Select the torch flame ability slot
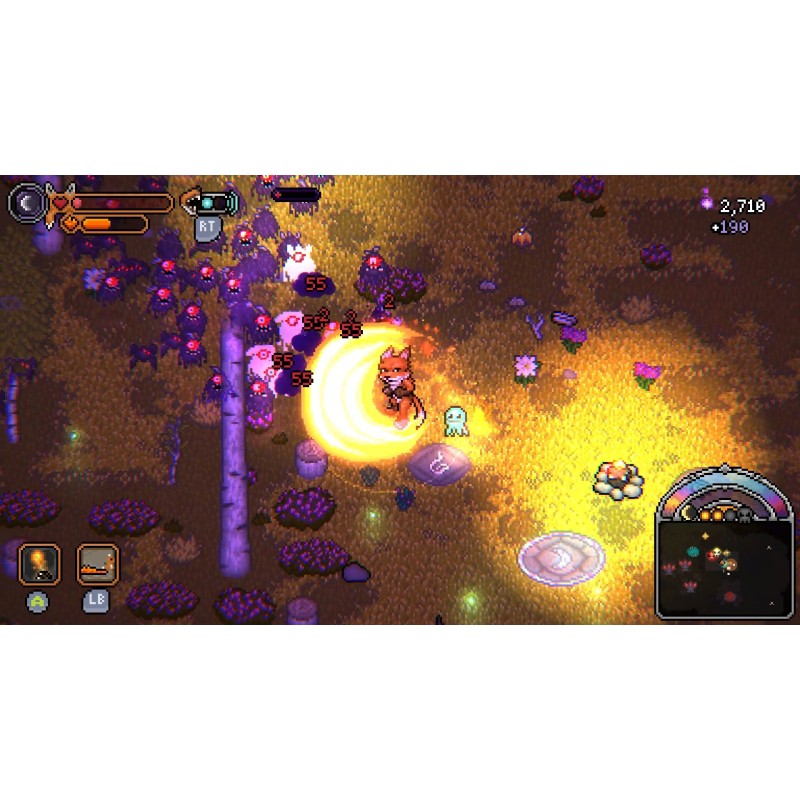The height and width of the screenshot is (800, 800). [39, 564]
